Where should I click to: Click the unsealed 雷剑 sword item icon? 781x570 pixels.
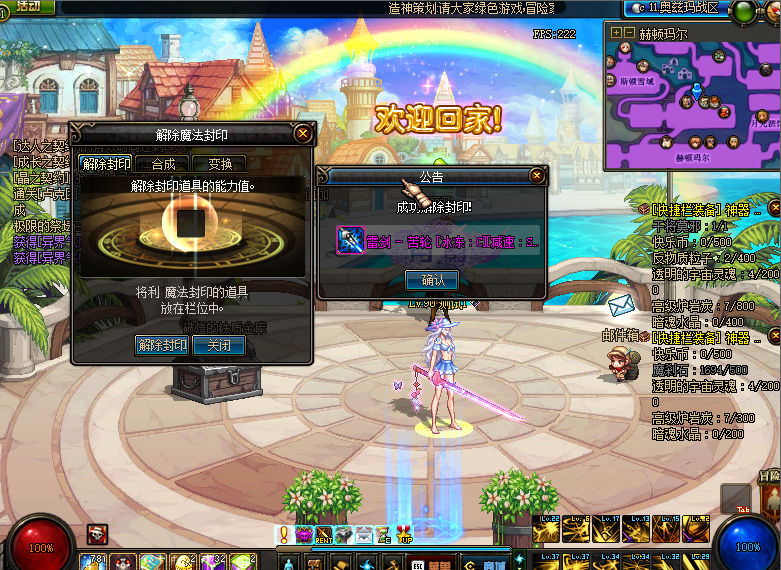click(x=350, y=240)
